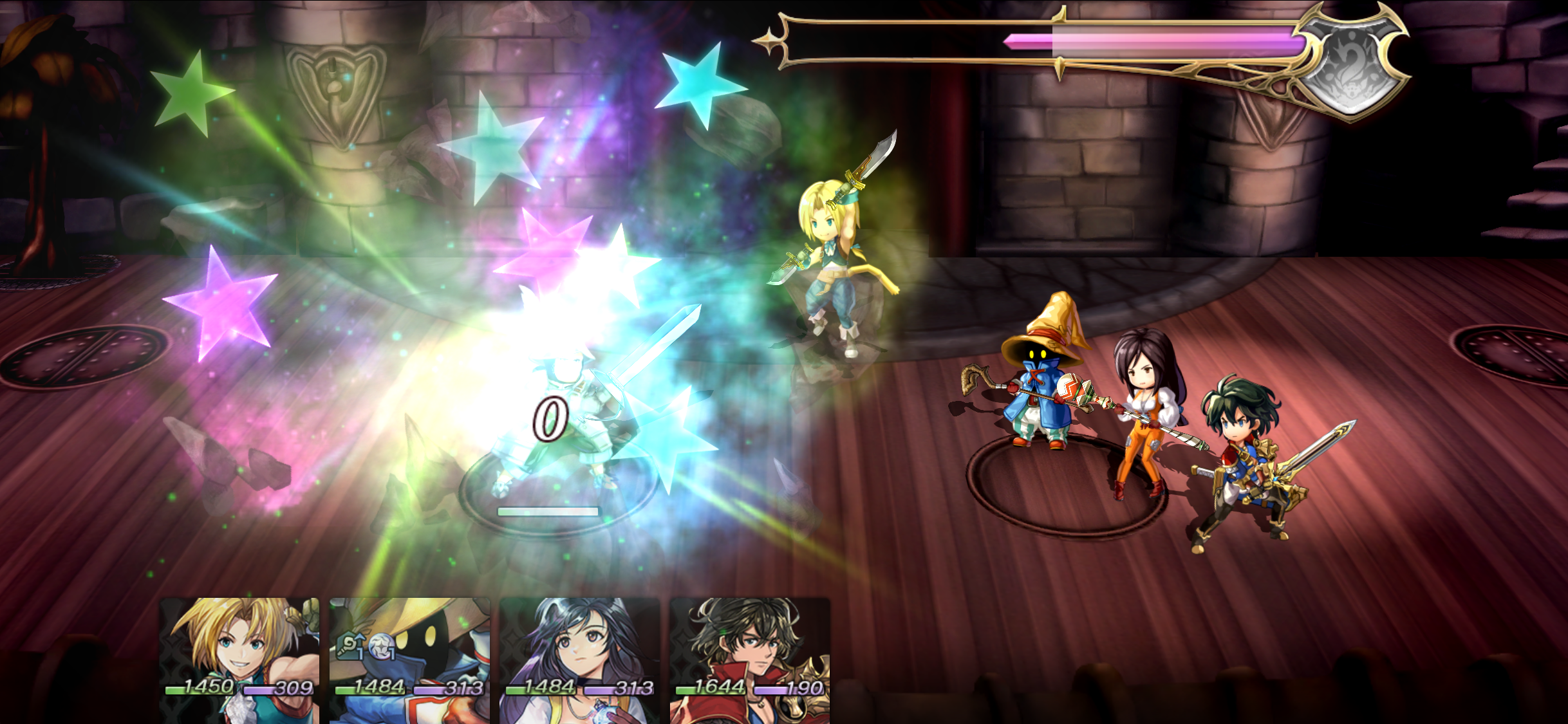Select the red-coated swordsman portrait
Image resolution: width=1568 pixels, height=724 pixels.
[750, 660]
